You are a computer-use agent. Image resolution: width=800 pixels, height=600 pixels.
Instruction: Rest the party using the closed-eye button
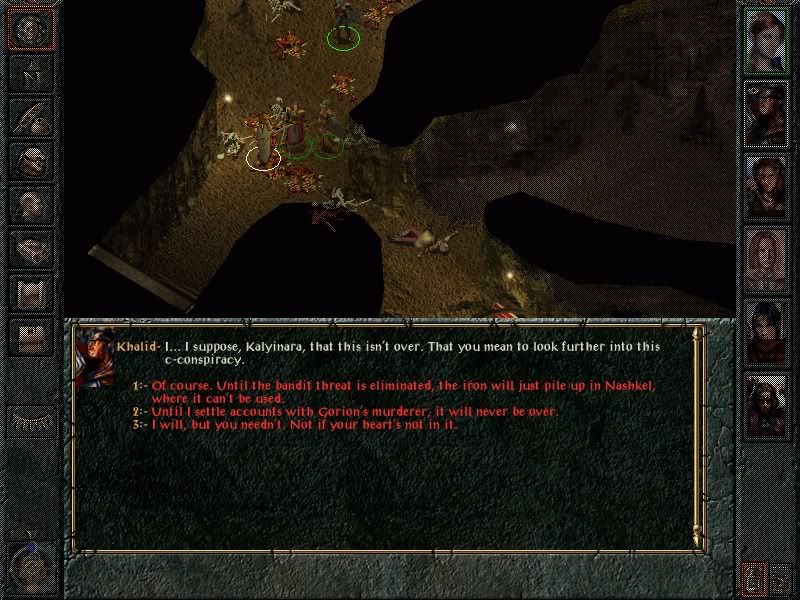pos(31,420)
